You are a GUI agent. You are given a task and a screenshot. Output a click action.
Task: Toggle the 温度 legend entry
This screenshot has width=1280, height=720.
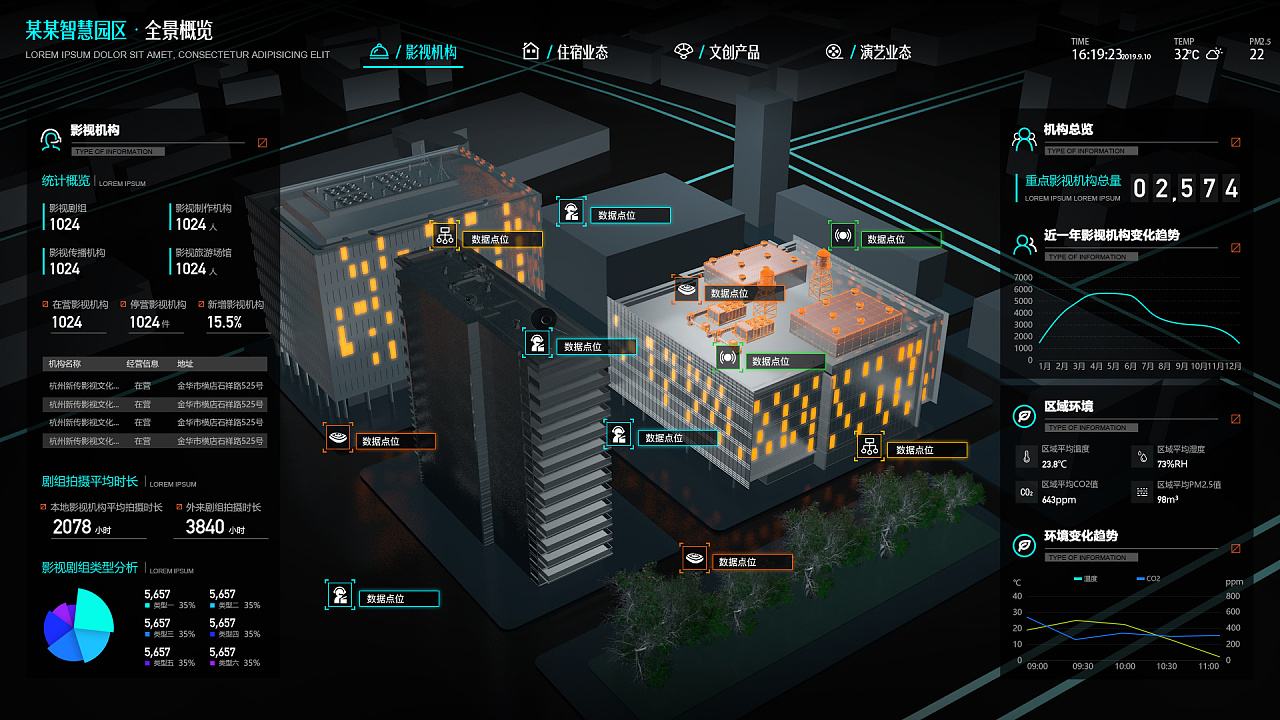click(x=1086, y=579)
